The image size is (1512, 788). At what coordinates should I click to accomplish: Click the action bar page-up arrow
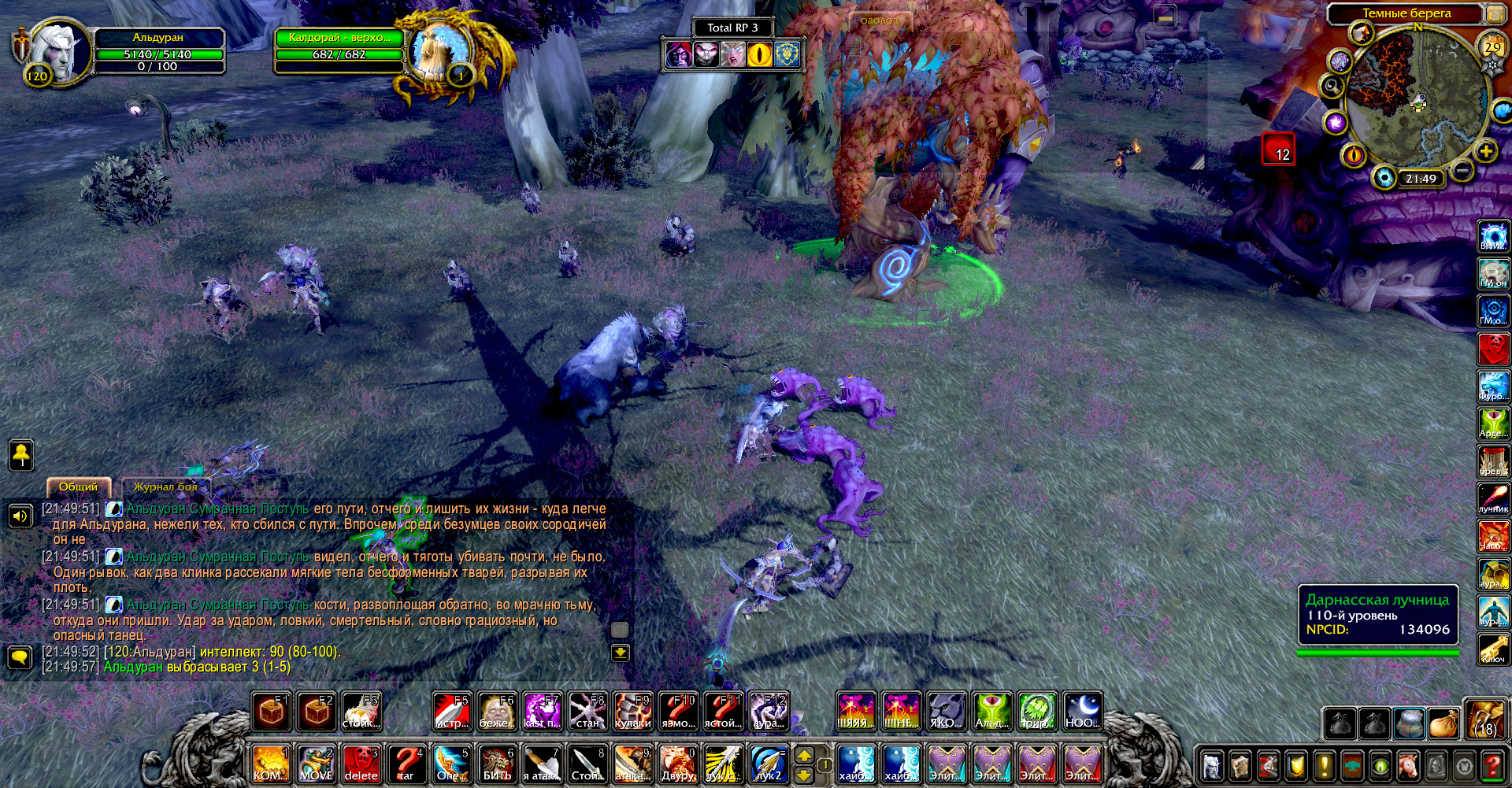(x=803, y=755)
